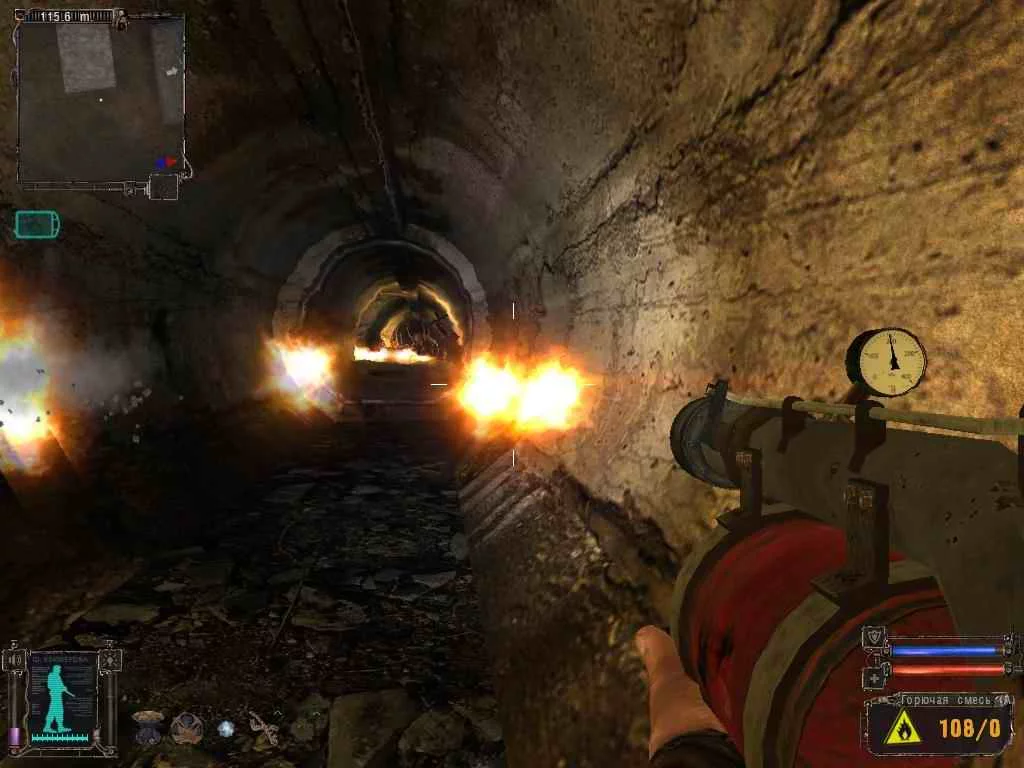Choose the mushroom-shaped artifact belt icon
1024x768 pixels.
coord(148,724)
